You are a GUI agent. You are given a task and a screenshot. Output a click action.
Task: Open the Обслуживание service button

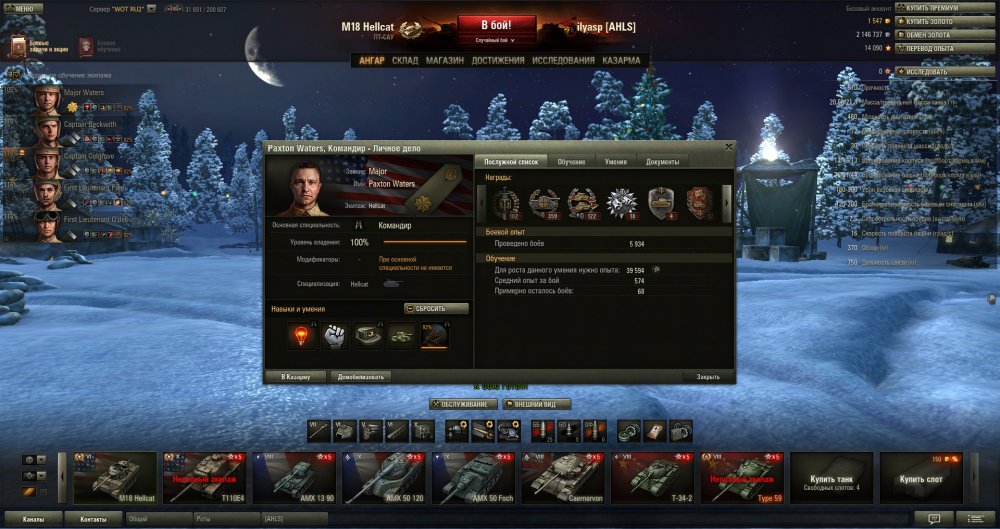(463, 404)
